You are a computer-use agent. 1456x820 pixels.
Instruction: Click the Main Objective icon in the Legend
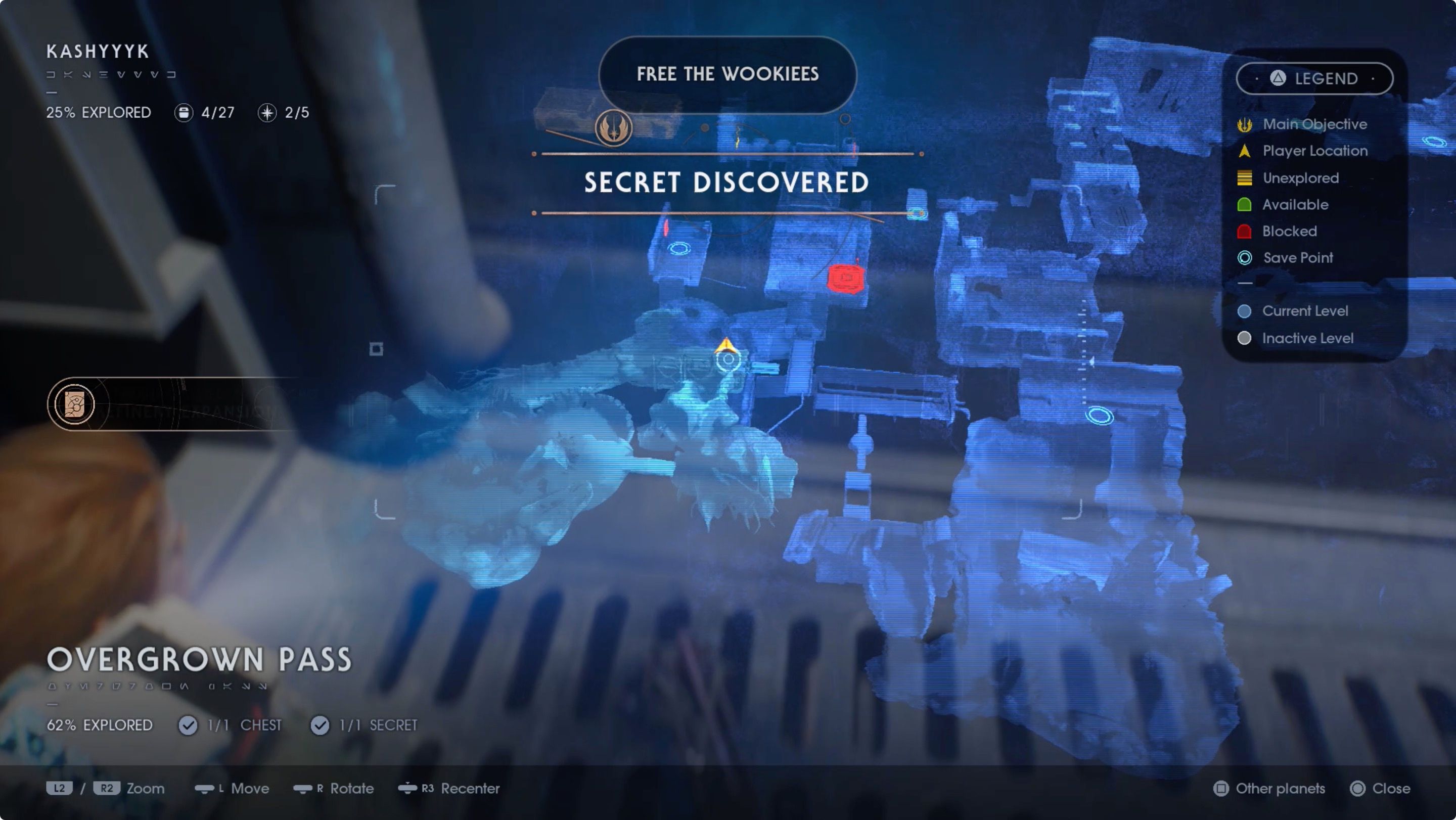1244,124
